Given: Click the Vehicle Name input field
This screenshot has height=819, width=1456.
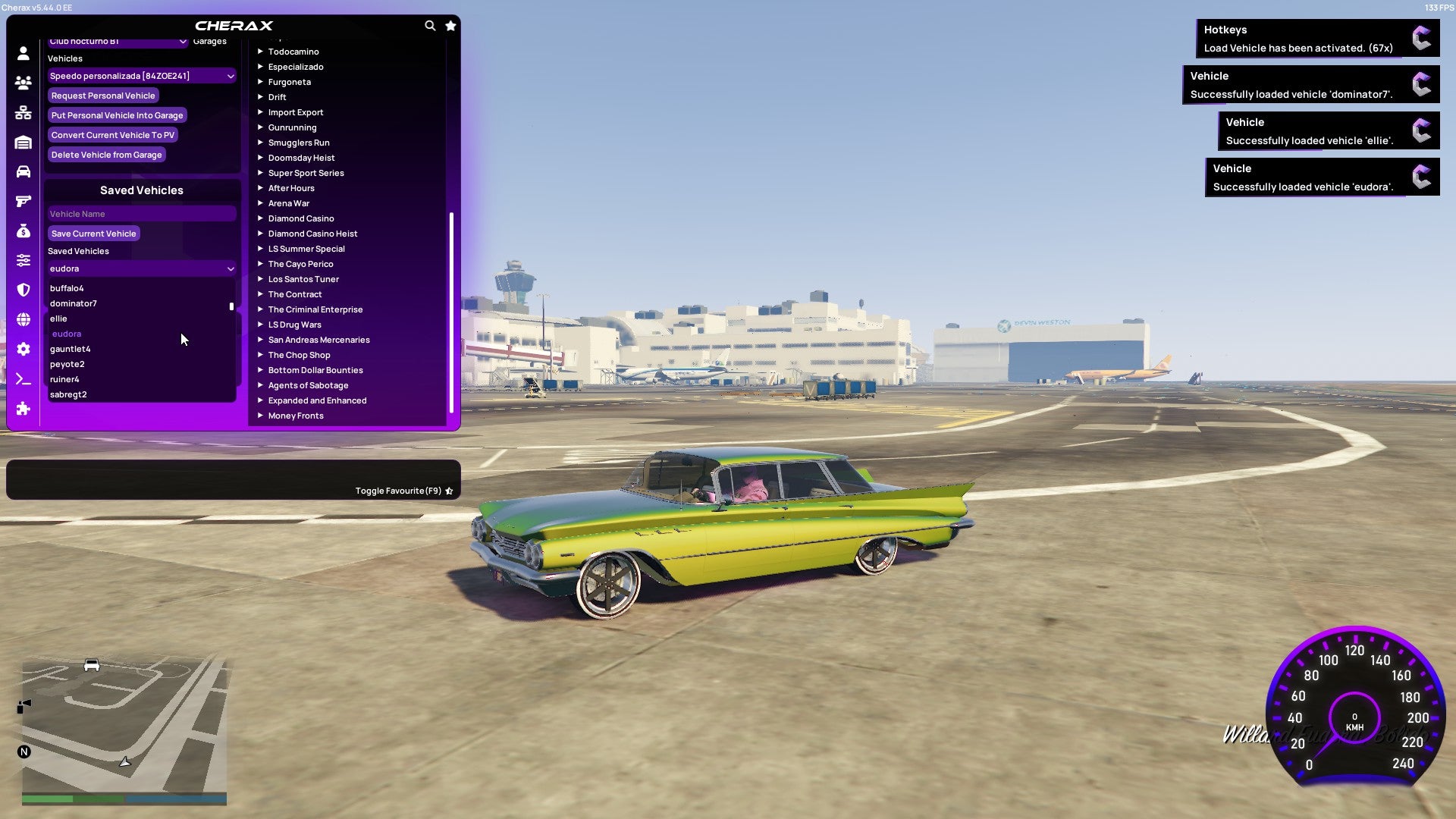Looking at the screenshot, I should pos(141,213).
